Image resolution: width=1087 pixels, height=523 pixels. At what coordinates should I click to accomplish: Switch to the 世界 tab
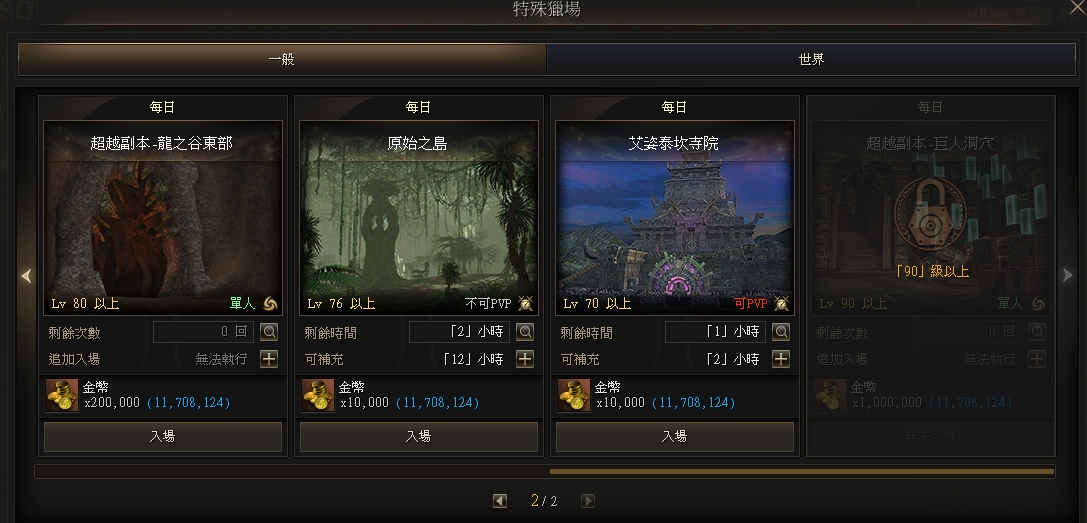point(811,59)
